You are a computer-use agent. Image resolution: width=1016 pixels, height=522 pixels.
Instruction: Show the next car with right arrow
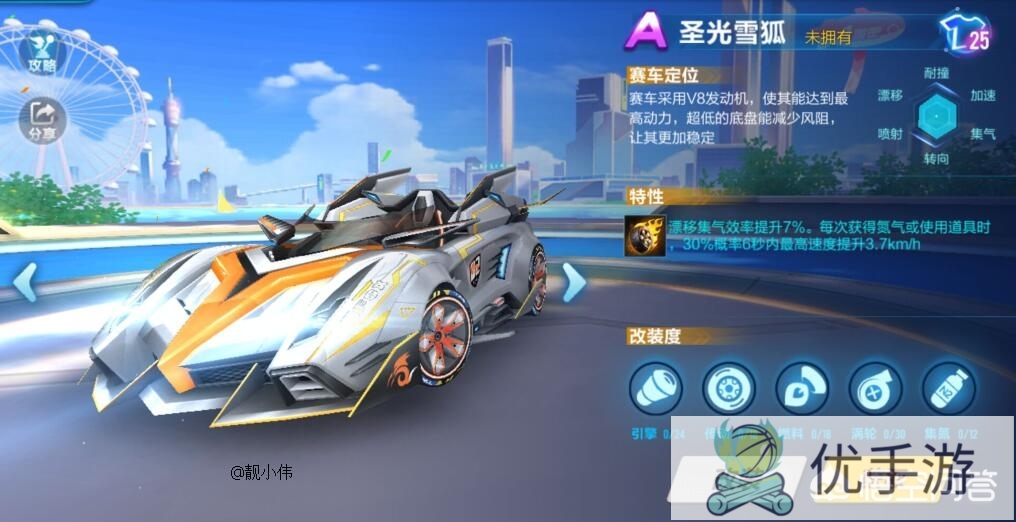click(574, 283)
